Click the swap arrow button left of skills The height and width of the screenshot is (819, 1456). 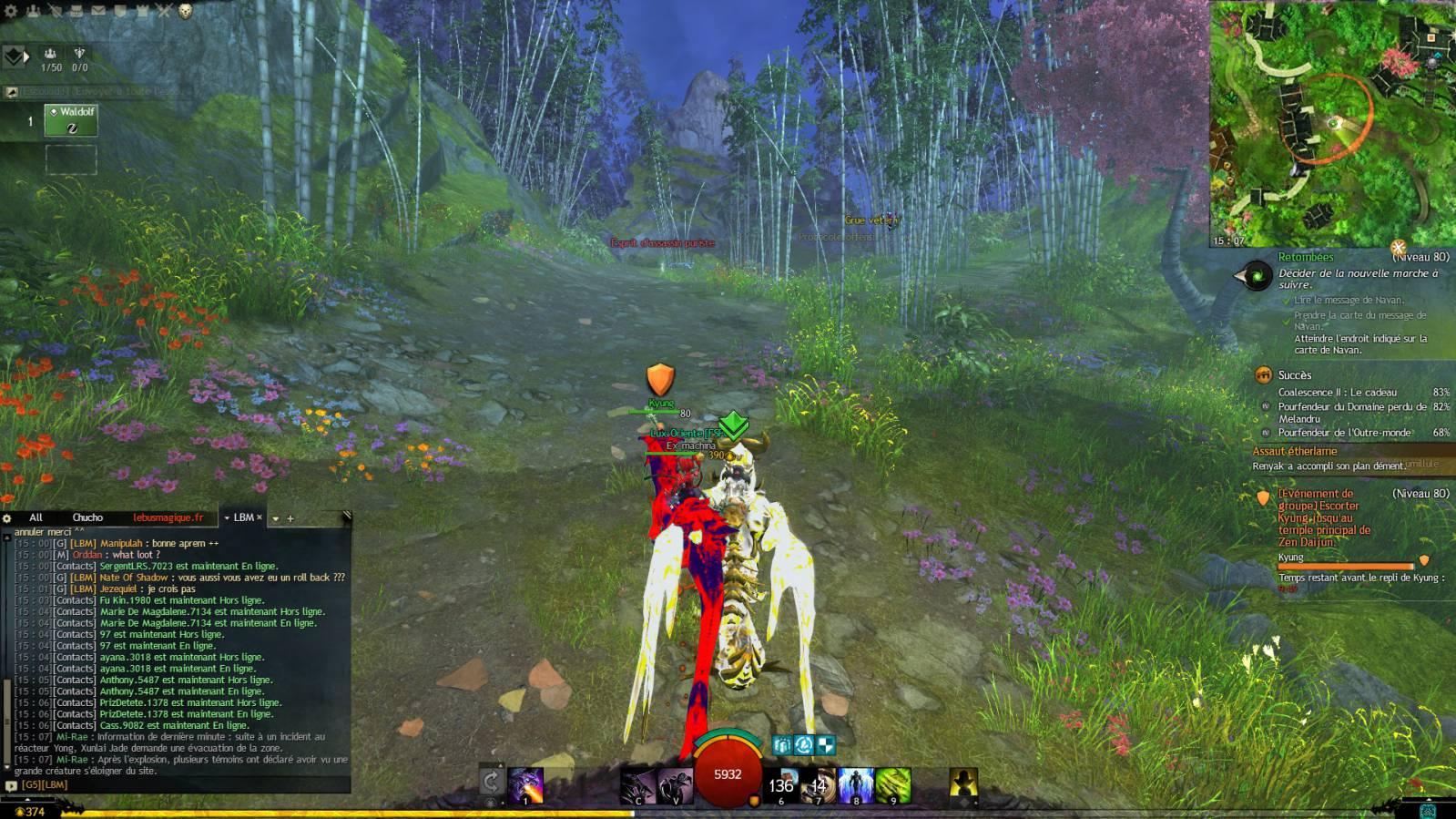point(491,782)
